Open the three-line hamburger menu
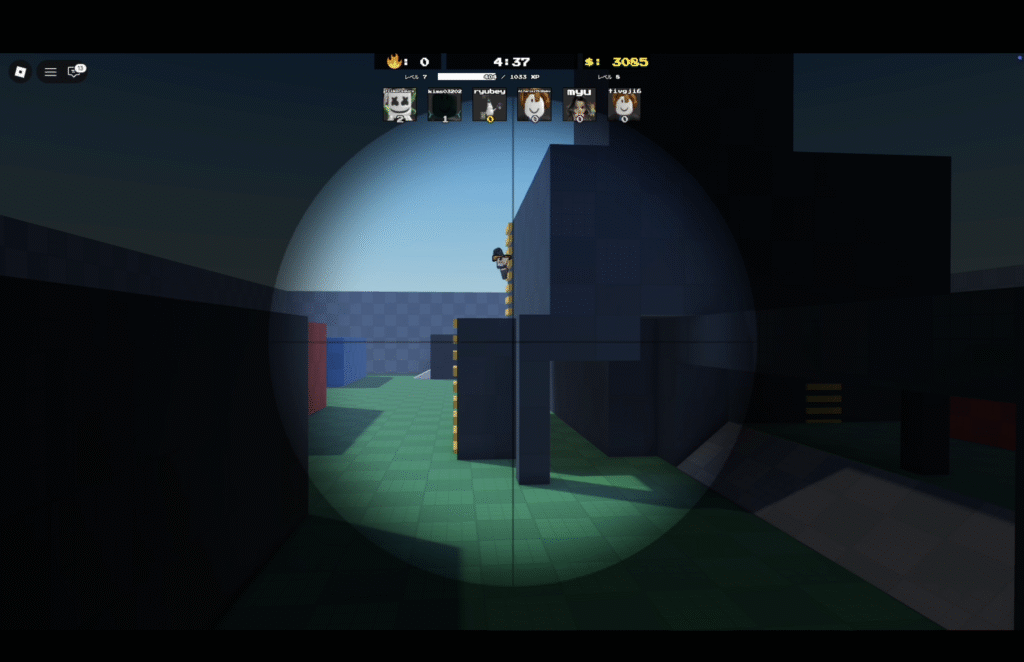Image resolution: width=1024 pixels, height=662 pixels. coord(50,72)
